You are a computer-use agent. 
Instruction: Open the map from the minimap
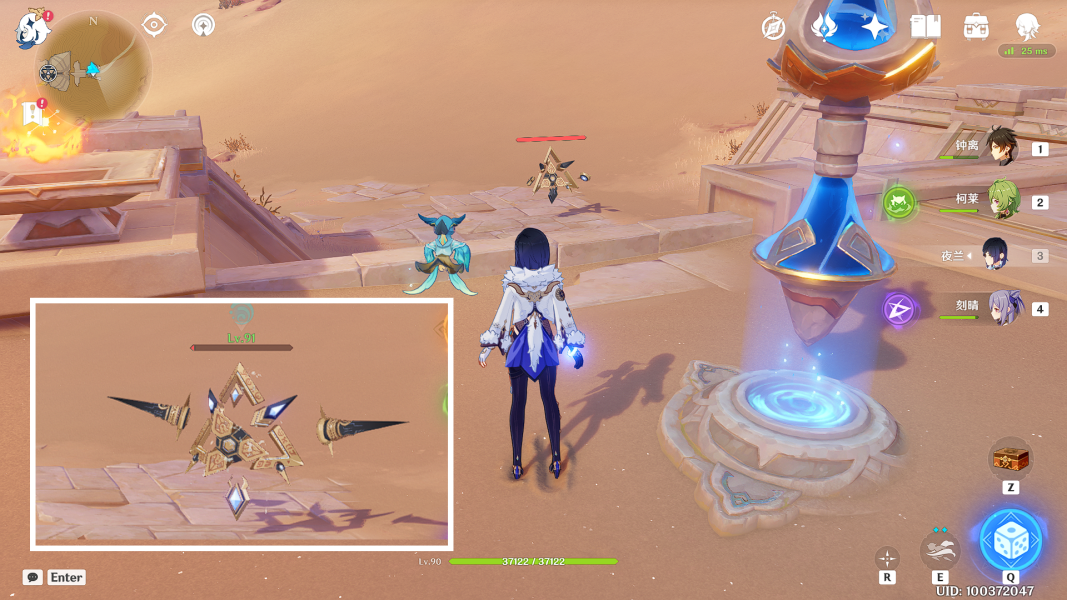(x=97, y=67)
